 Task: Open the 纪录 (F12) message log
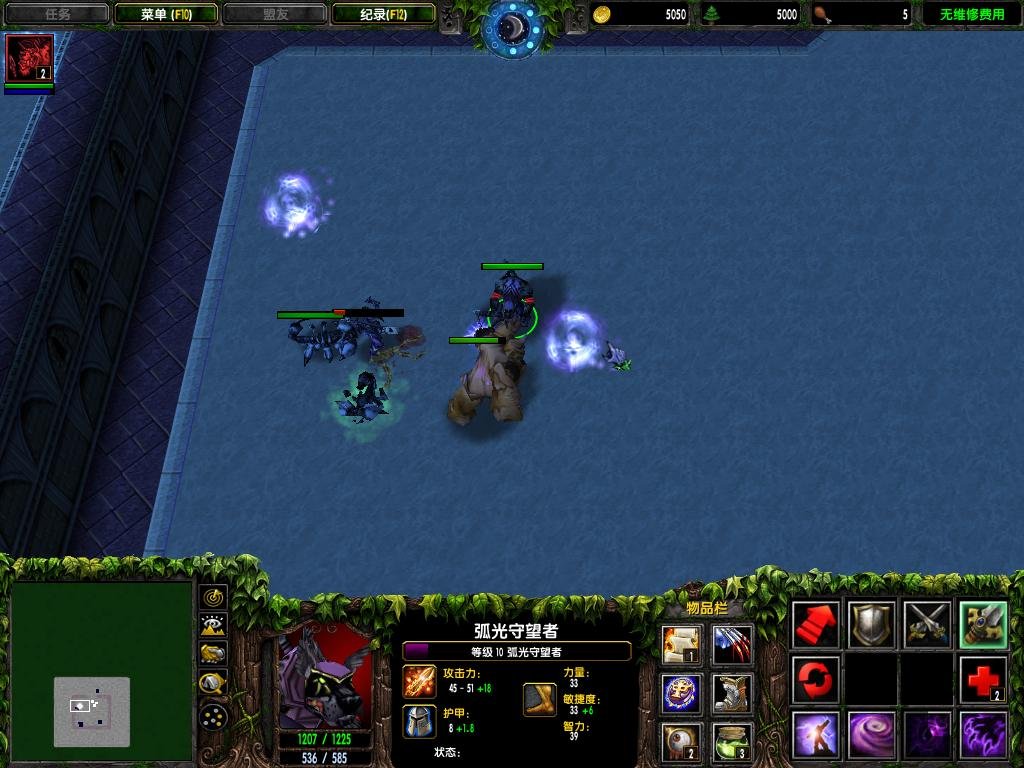tap(384, 14)
